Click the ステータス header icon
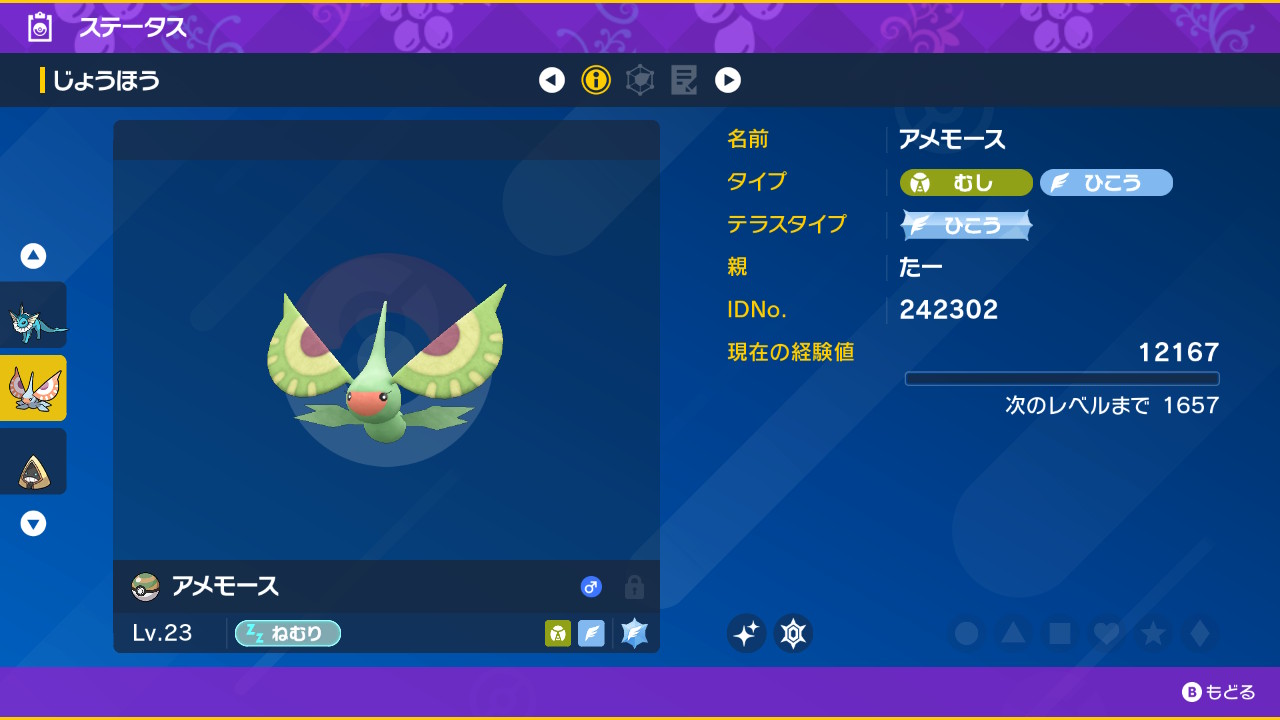This screenshot has height=720, width=1280. [38, 28]
